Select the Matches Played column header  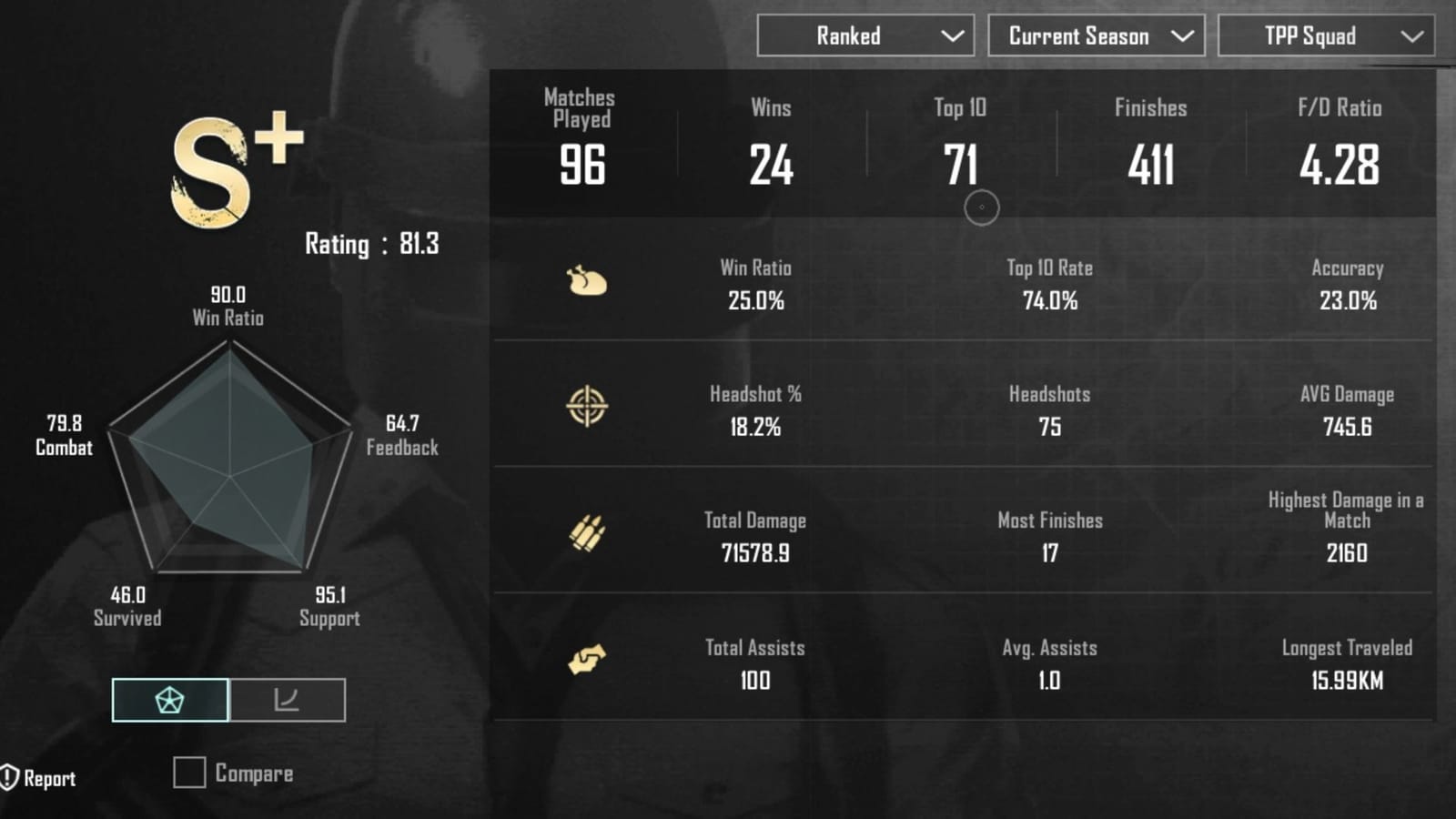click(x=579, y=107)
